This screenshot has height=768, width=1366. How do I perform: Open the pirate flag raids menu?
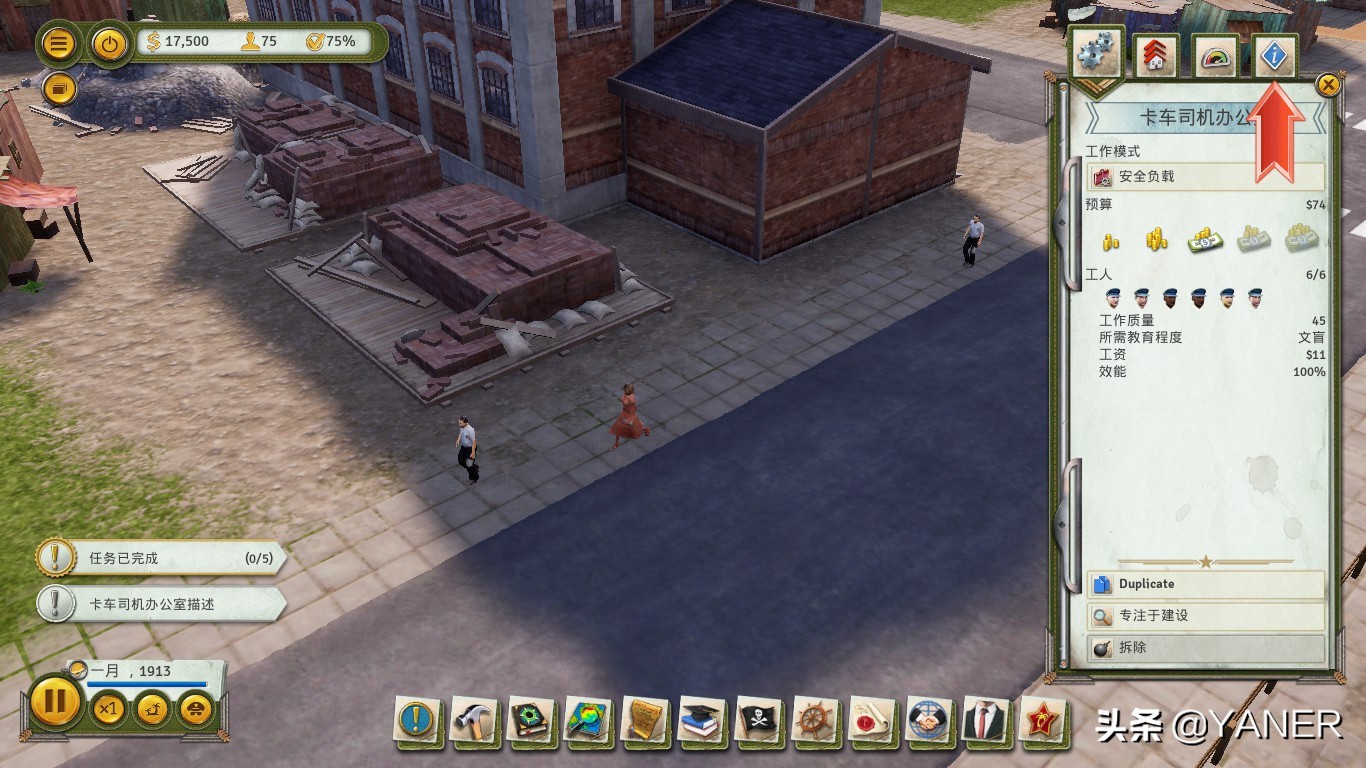[757, 720]
